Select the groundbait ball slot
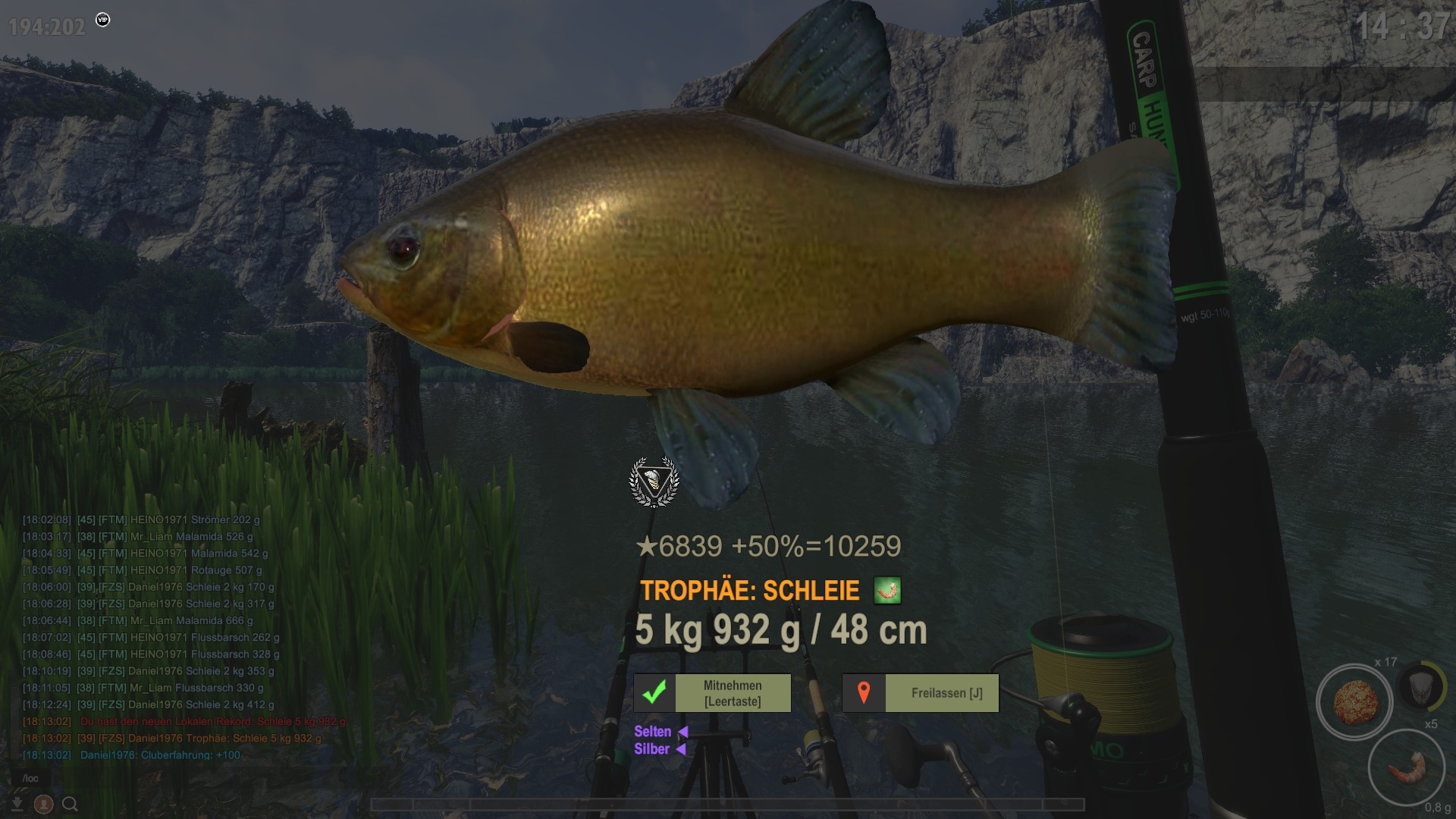Viewport: 1456px width, 819px height. click(1354, 702)
